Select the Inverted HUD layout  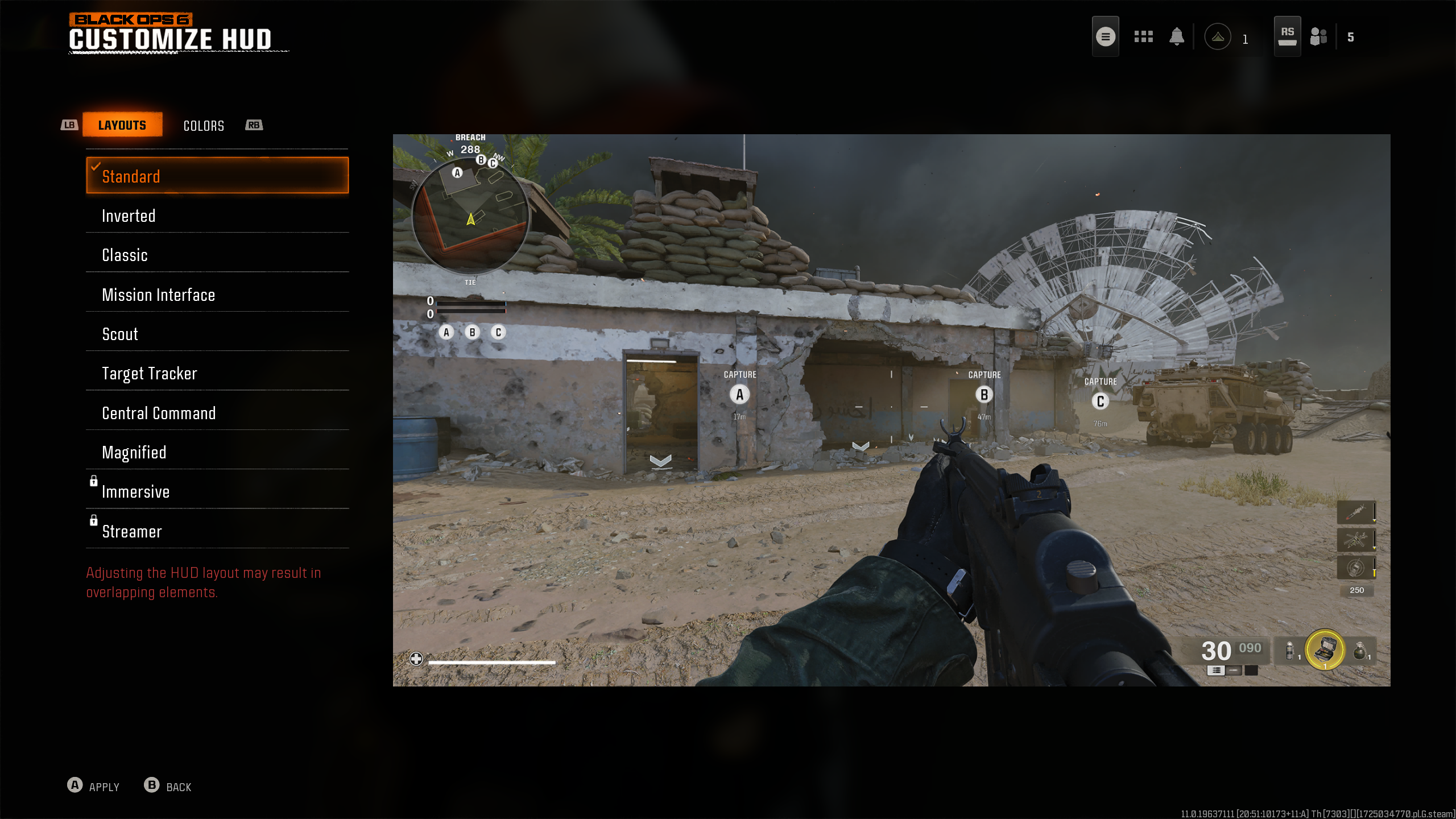click(217, 216)
